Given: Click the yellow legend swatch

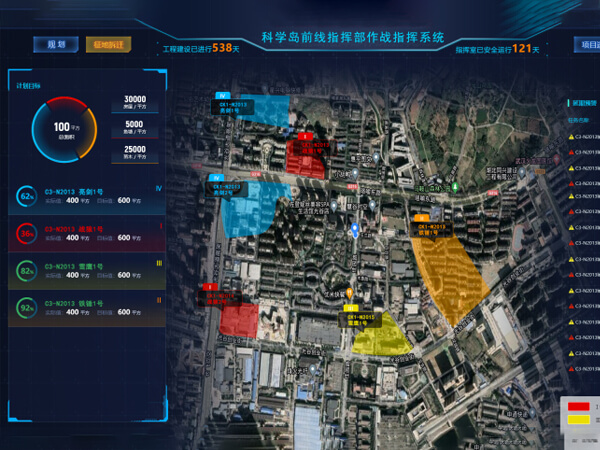Looking at the screenshot, I should click(581, 420).
